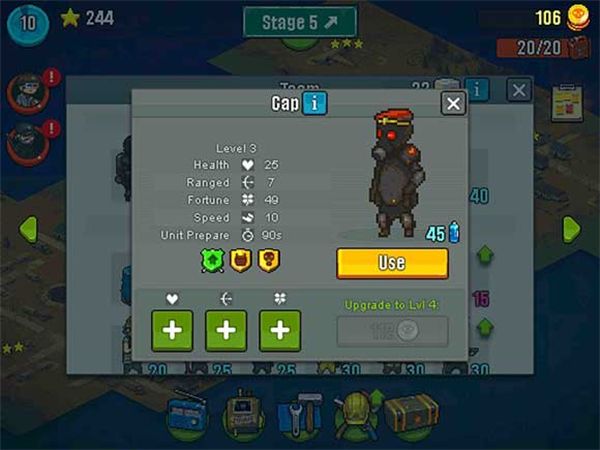Boost the Fortune stat with plus button
600x450 pixels.
tap(280, 331)
